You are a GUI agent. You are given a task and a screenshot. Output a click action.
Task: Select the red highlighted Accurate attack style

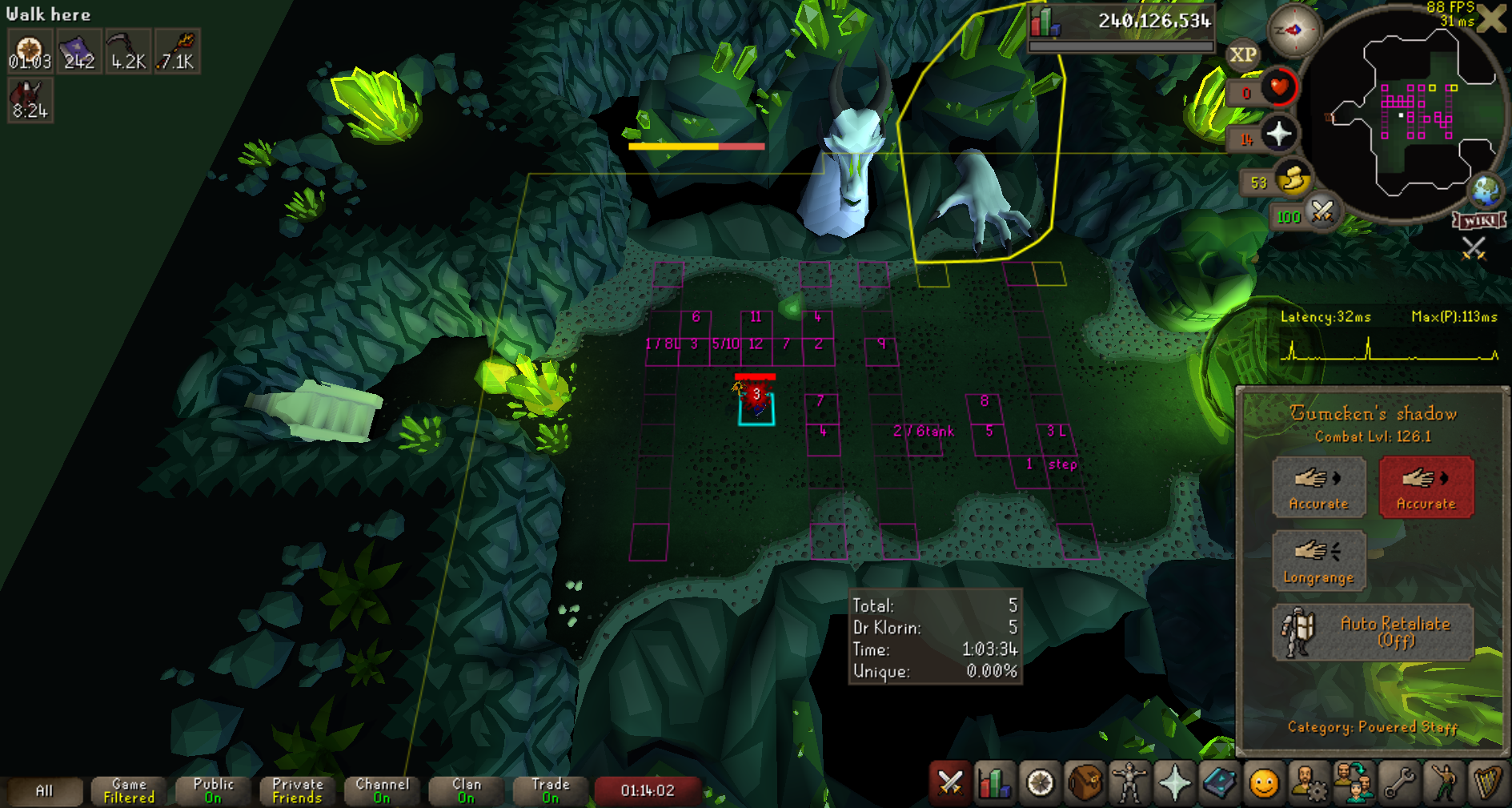pos(1426,487)
